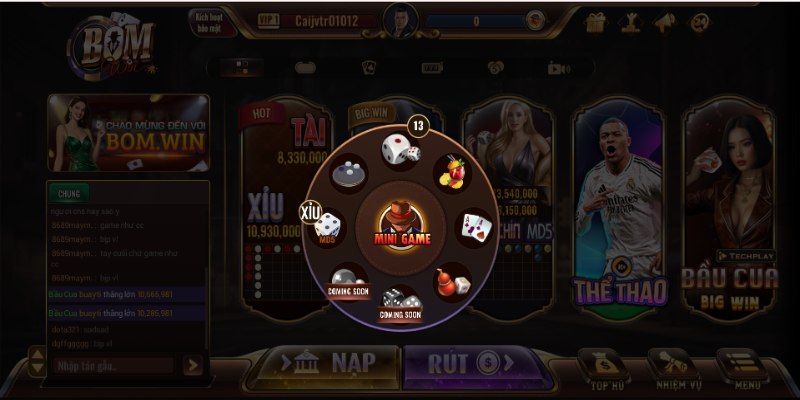The image size is (800, 400).
Task: Click the central Mini Game hat icon
Action: [x=401, y=224]
